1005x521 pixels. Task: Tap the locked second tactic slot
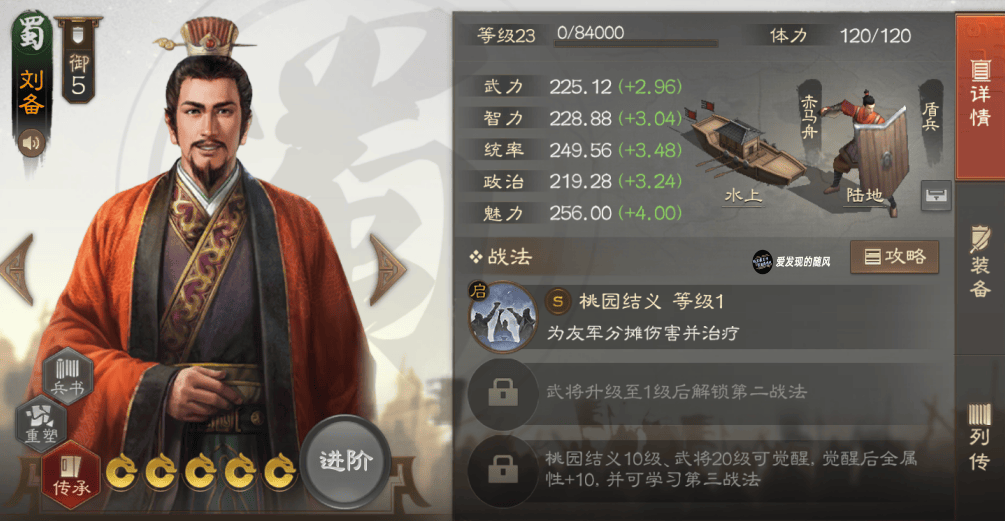point(502,391)
